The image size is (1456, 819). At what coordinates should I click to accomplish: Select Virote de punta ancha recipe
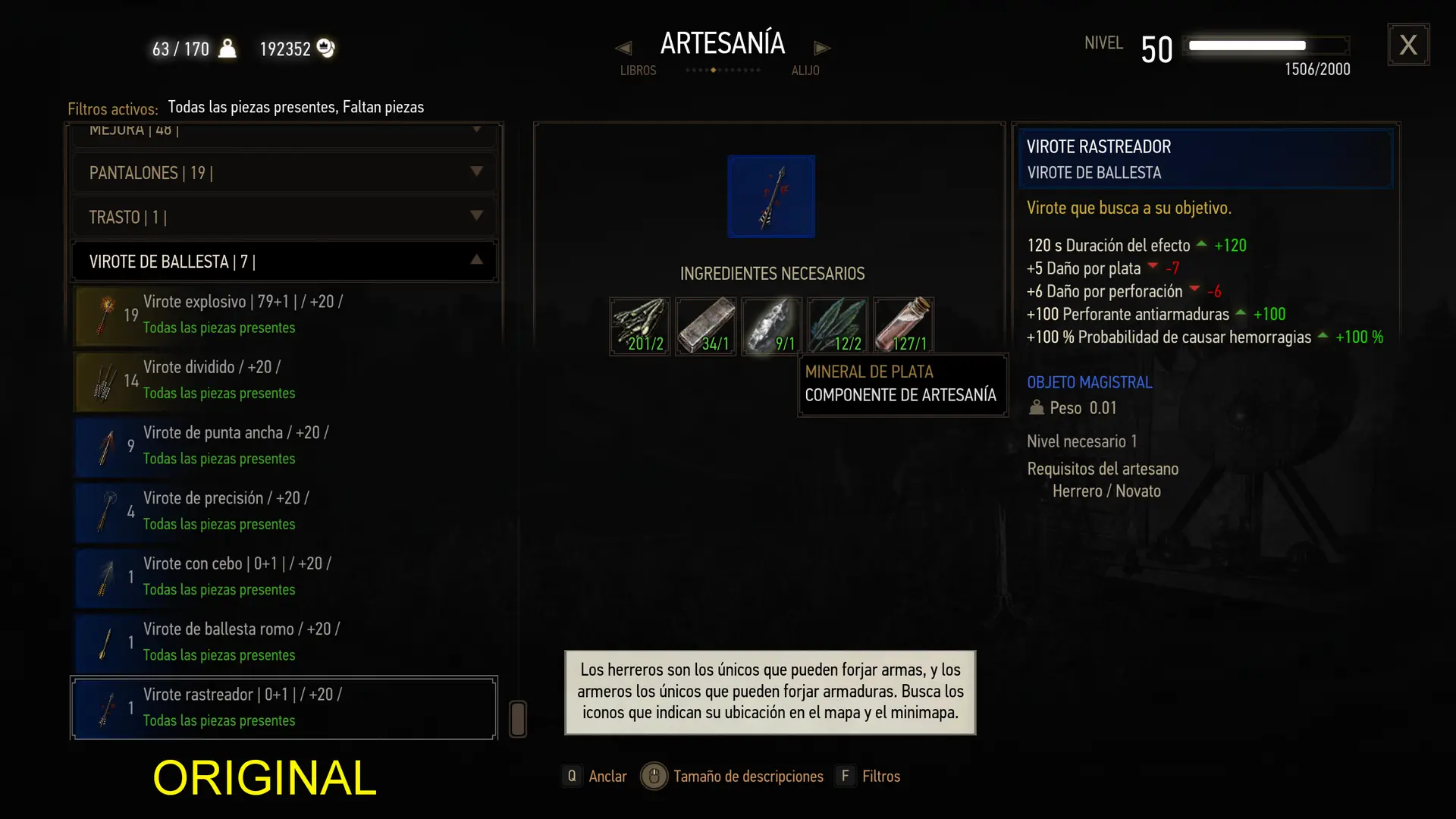coord(284,445)
